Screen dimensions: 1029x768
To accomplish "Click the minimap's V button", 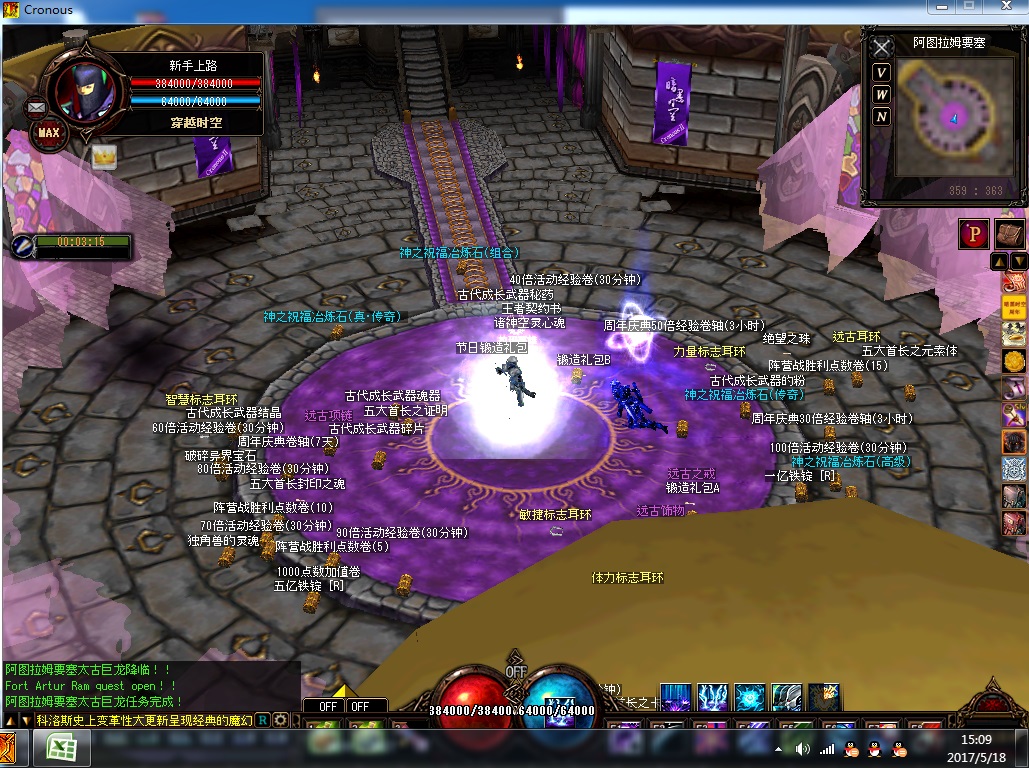I will coord(881,73).
